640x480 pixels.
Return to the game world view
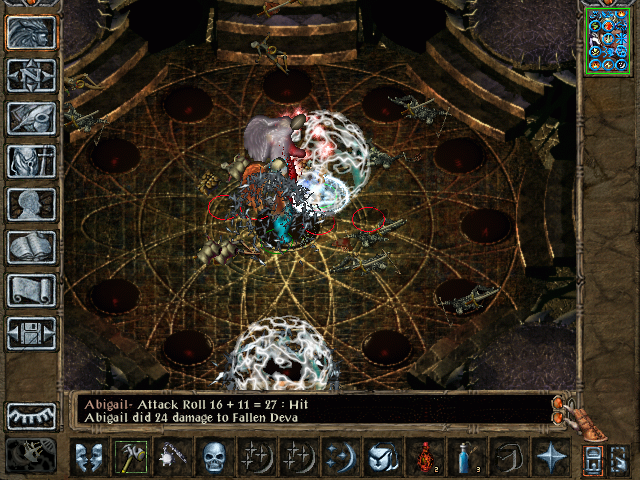(x=32, y=33)
